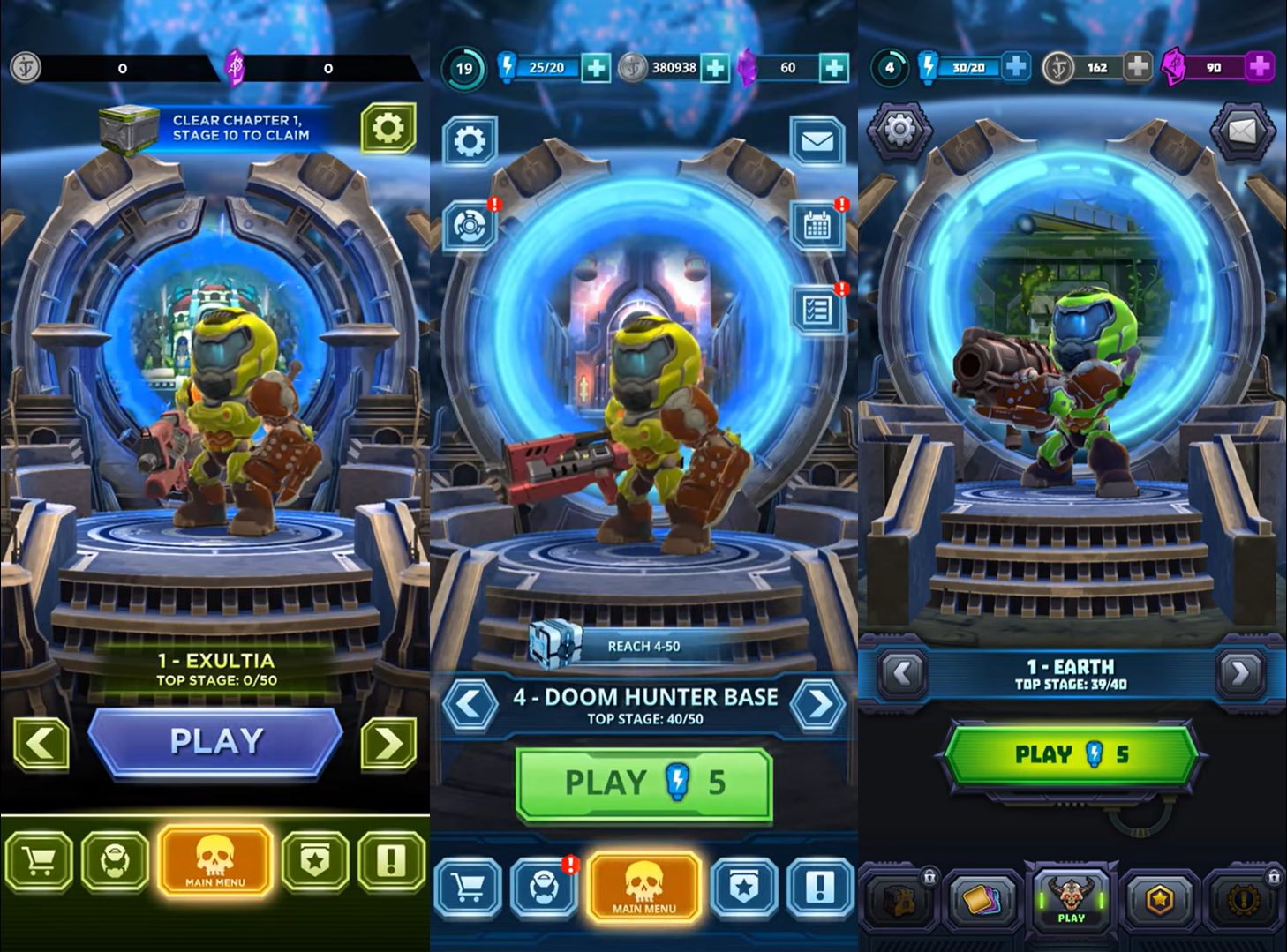Go to chapter before Earth

tap(901, 674)
